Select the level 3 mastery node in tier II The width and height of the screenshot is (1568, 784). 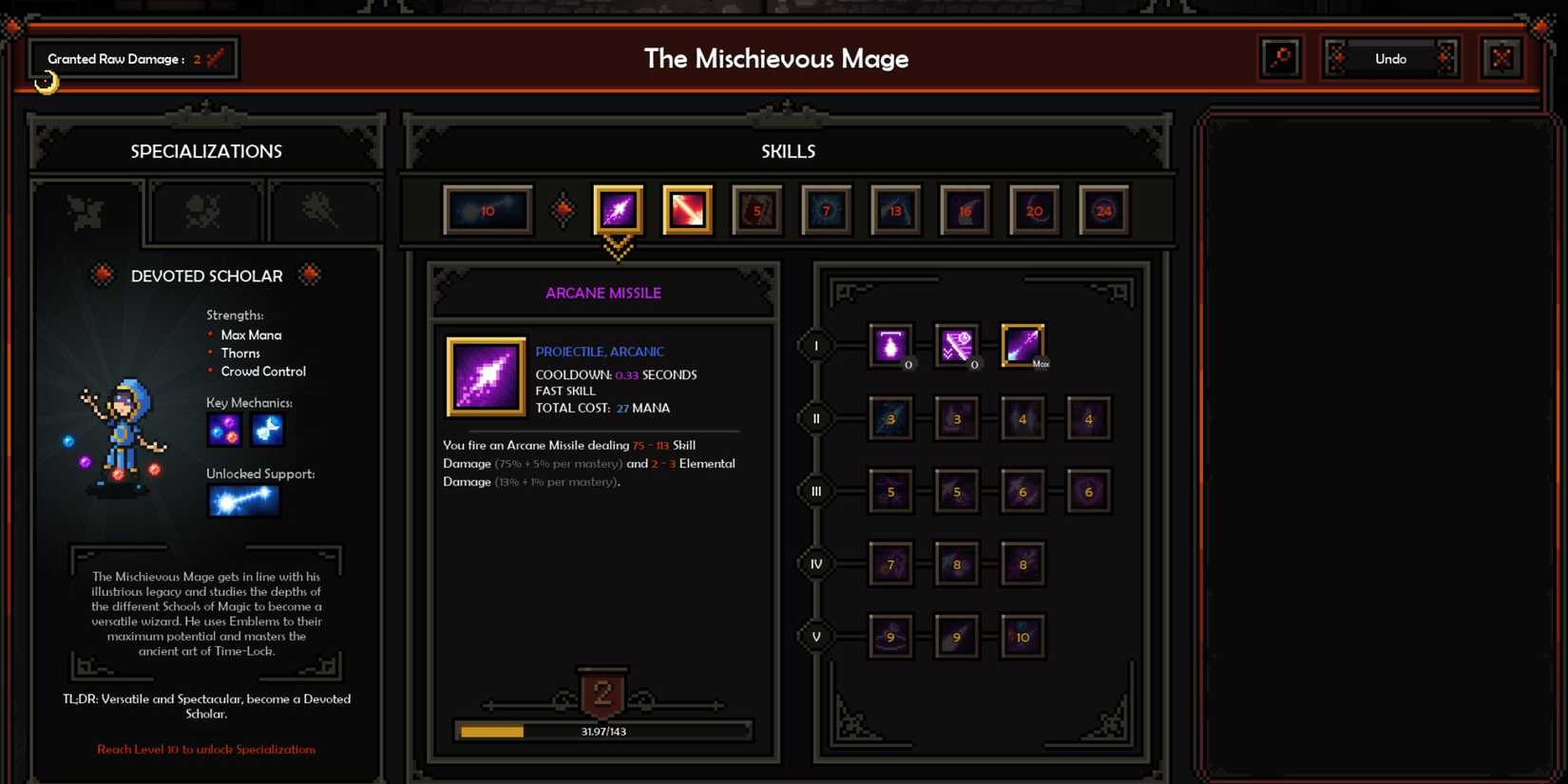point(890,418)
